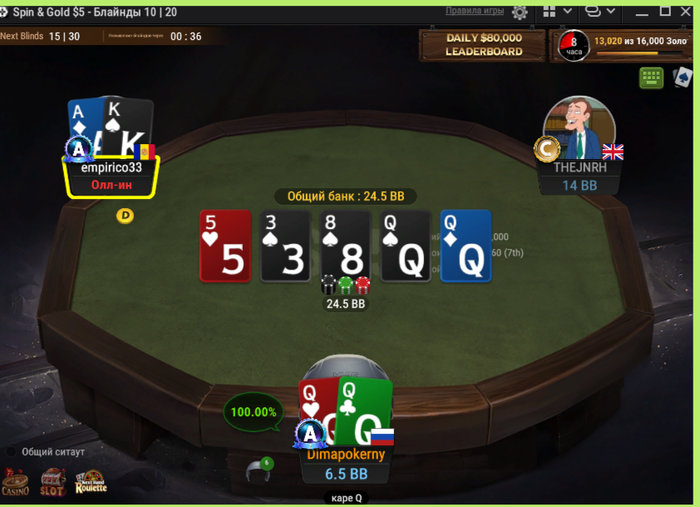This screenshot has height=507, width=700.
Task: Open the table layout grid dropdown
Action: pyautogui.click(x=558, y=12)
